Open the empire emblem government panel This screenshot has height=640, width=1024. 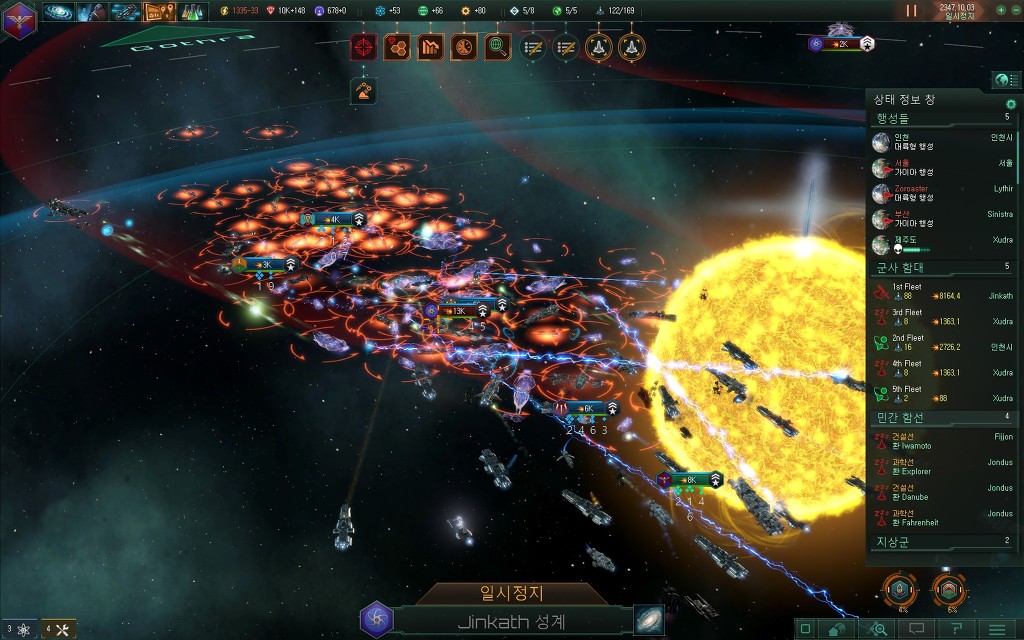click(x=18, y=19)
